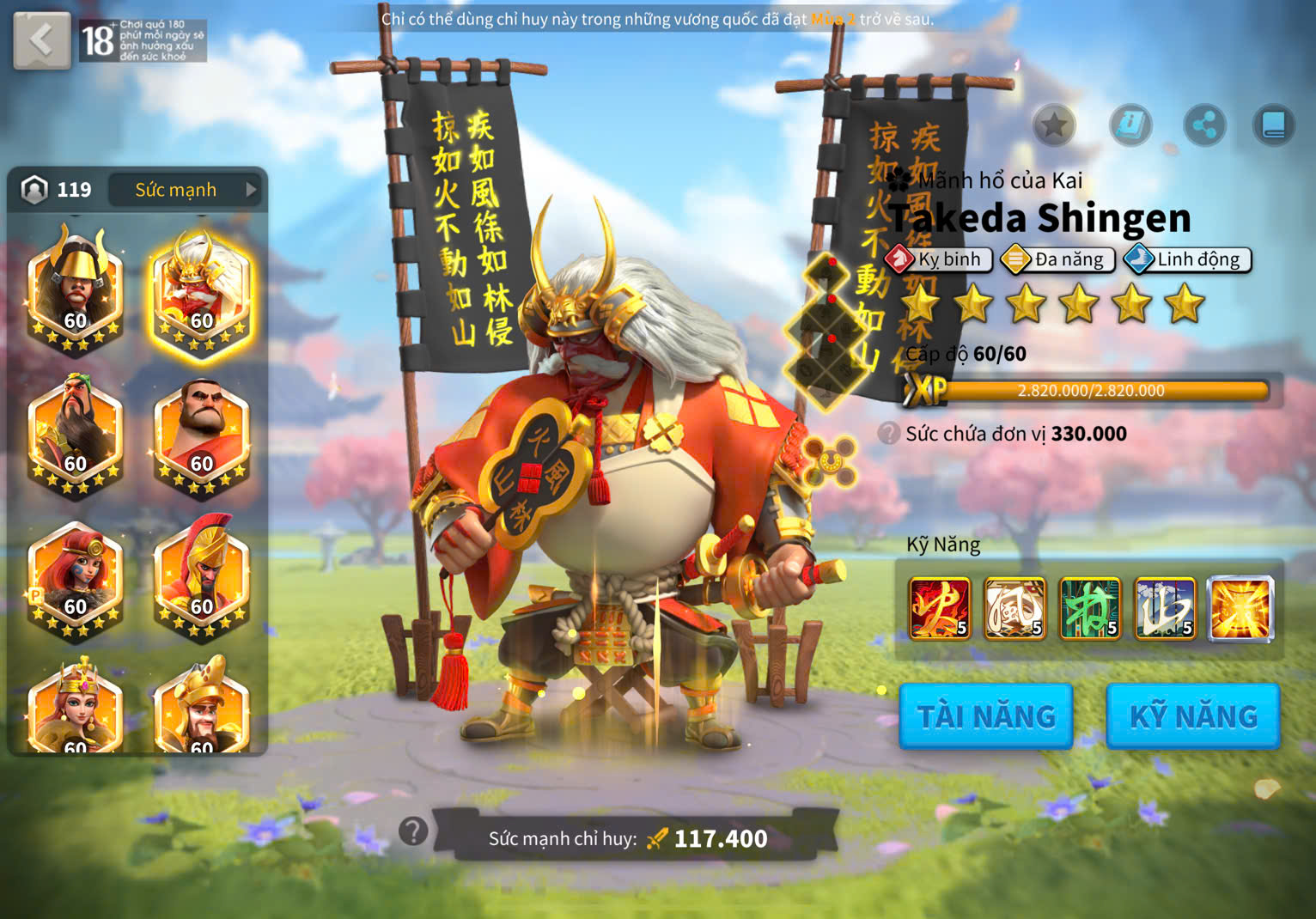This screenshot has width=1316, height=919.
Task: View the mountain kanji skill icon
Action: coord(1165,609)
